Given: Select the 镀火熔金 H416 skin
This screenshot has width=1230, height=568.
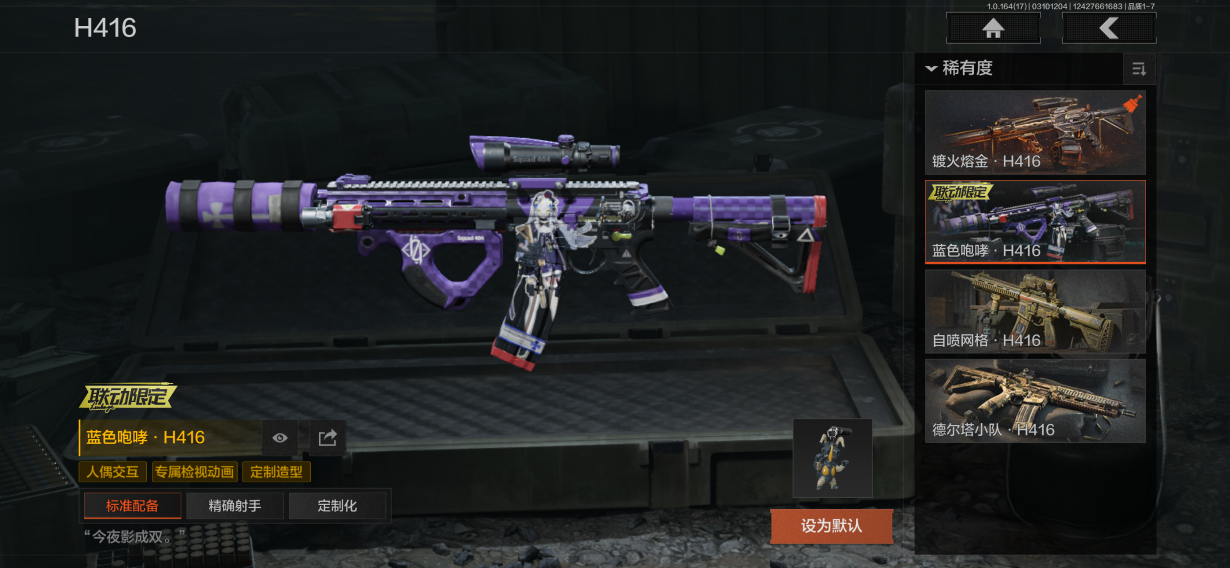Looking at the screenshot, I should pyautogui.click(x=1035, y=132).
